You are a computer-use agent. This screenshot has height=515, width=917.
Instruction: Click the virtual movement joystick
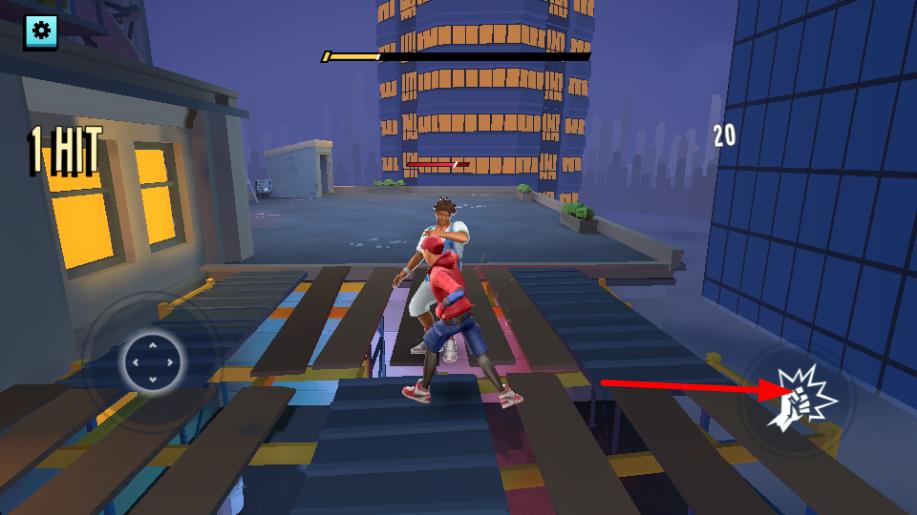pyautogui.click(x=152, y=362)
